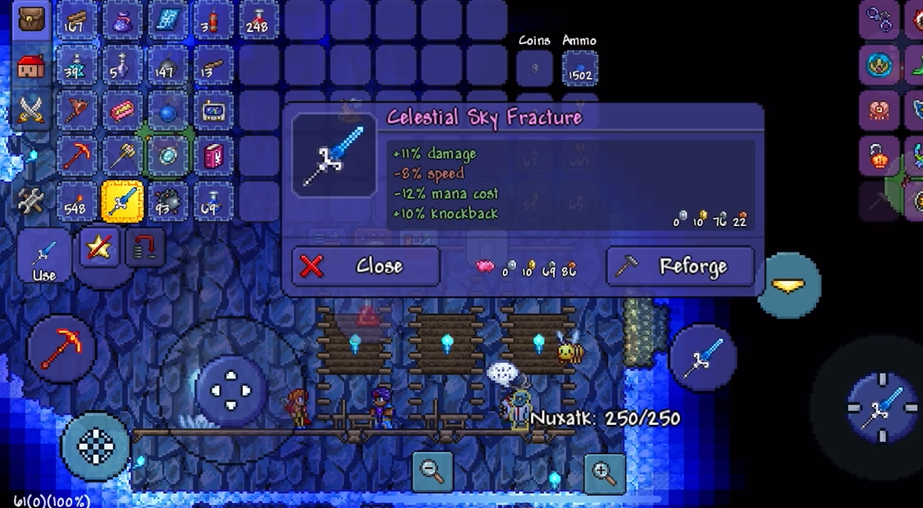
Task: Tap the red magnet quick-stack button
Action: (145, 248)
